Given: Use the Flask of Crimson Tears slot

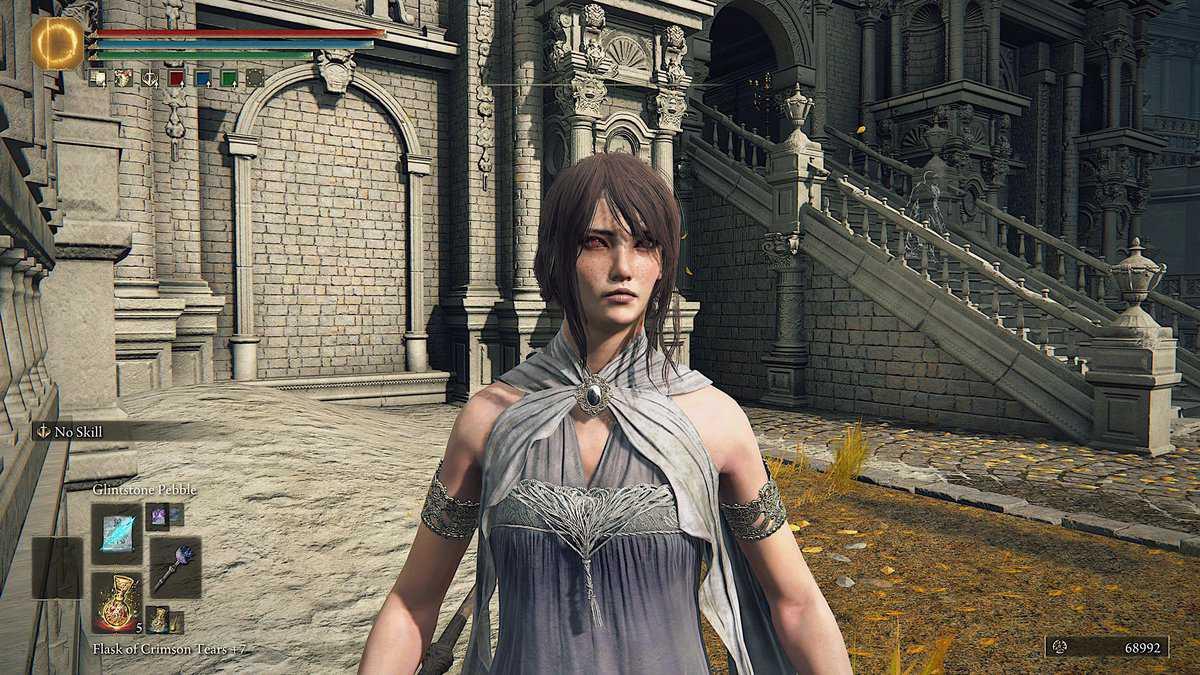Looking at the screenshot, I should 117,601.
